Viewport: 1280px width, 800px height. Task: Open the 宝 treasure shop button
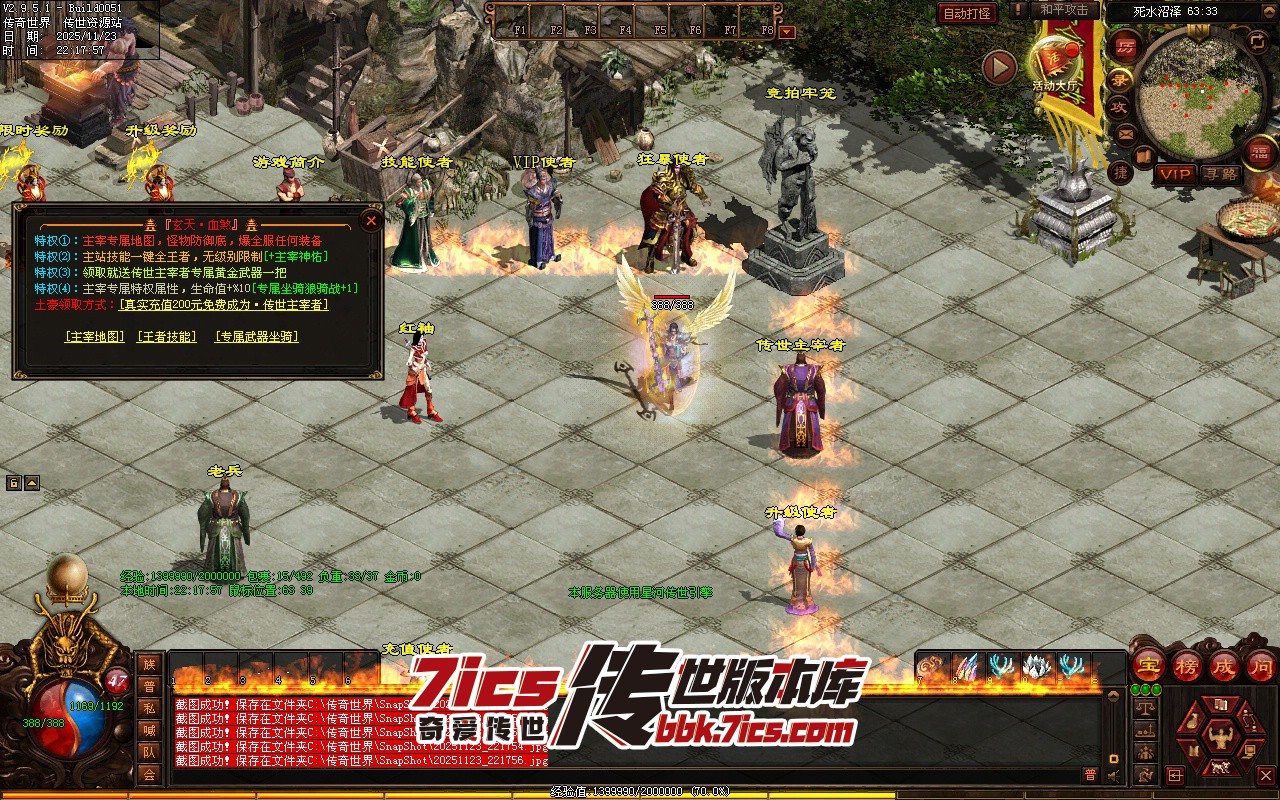[1148, 665]
